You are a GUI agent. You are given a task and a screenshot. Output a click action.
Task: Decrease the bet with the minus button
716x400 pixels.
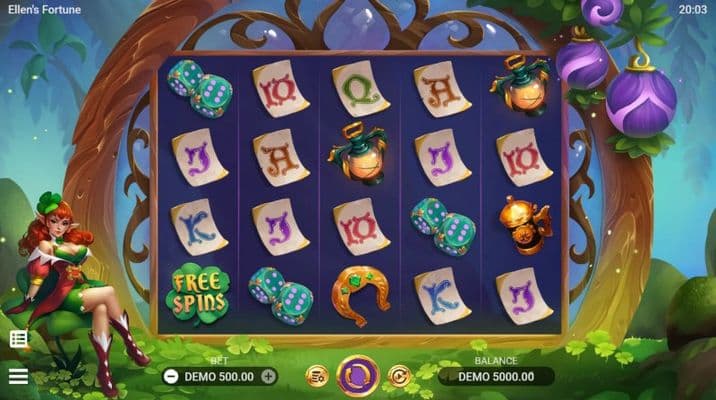pos(170,376)
